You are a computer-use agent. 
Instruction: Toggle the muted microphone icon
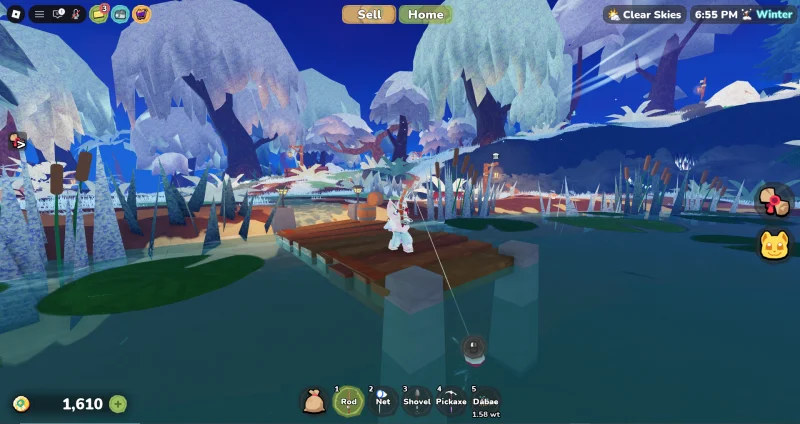point(76,14)
